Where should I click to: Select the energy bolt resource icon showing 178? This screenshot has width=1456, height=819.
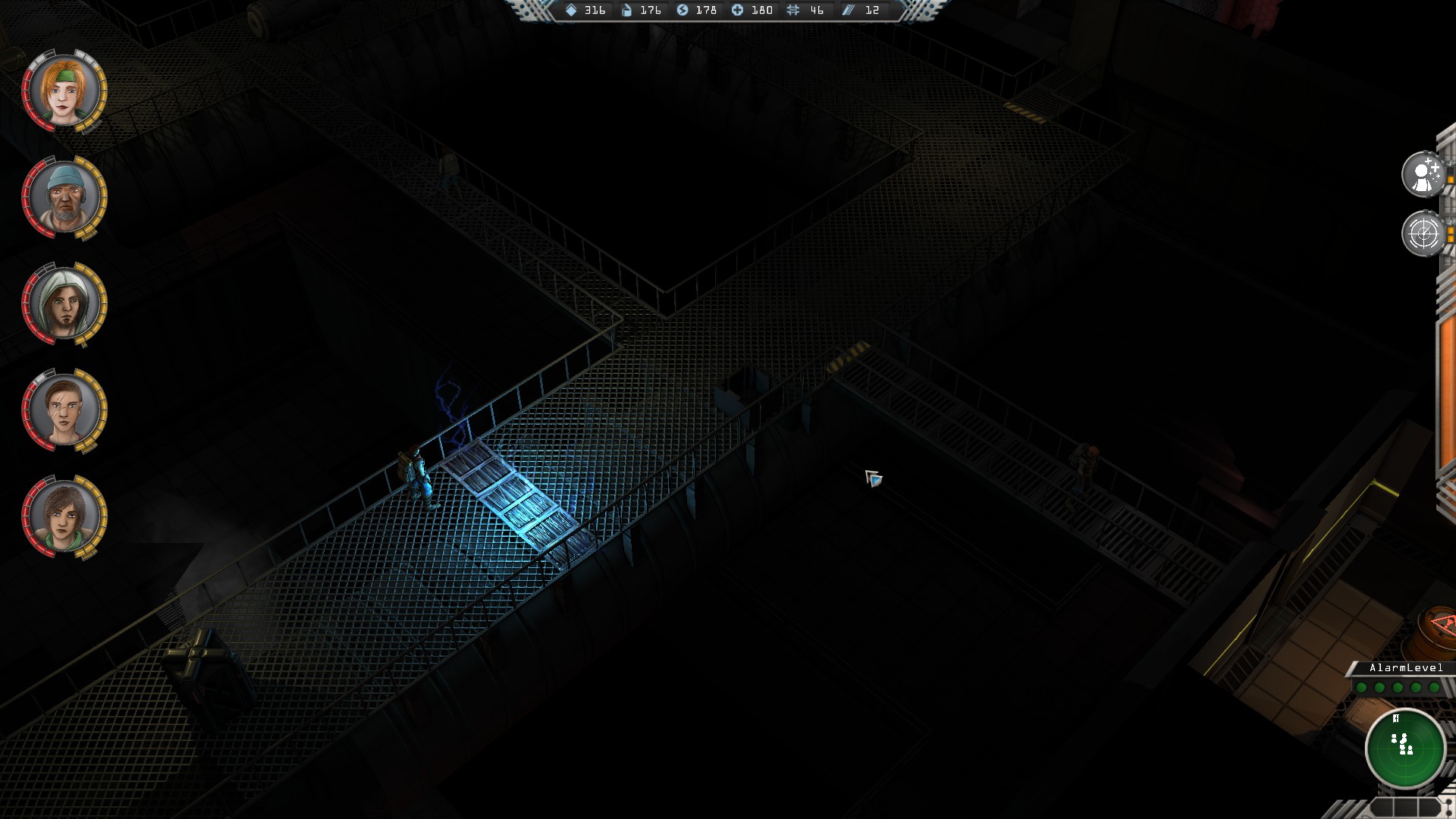(684, 11)
